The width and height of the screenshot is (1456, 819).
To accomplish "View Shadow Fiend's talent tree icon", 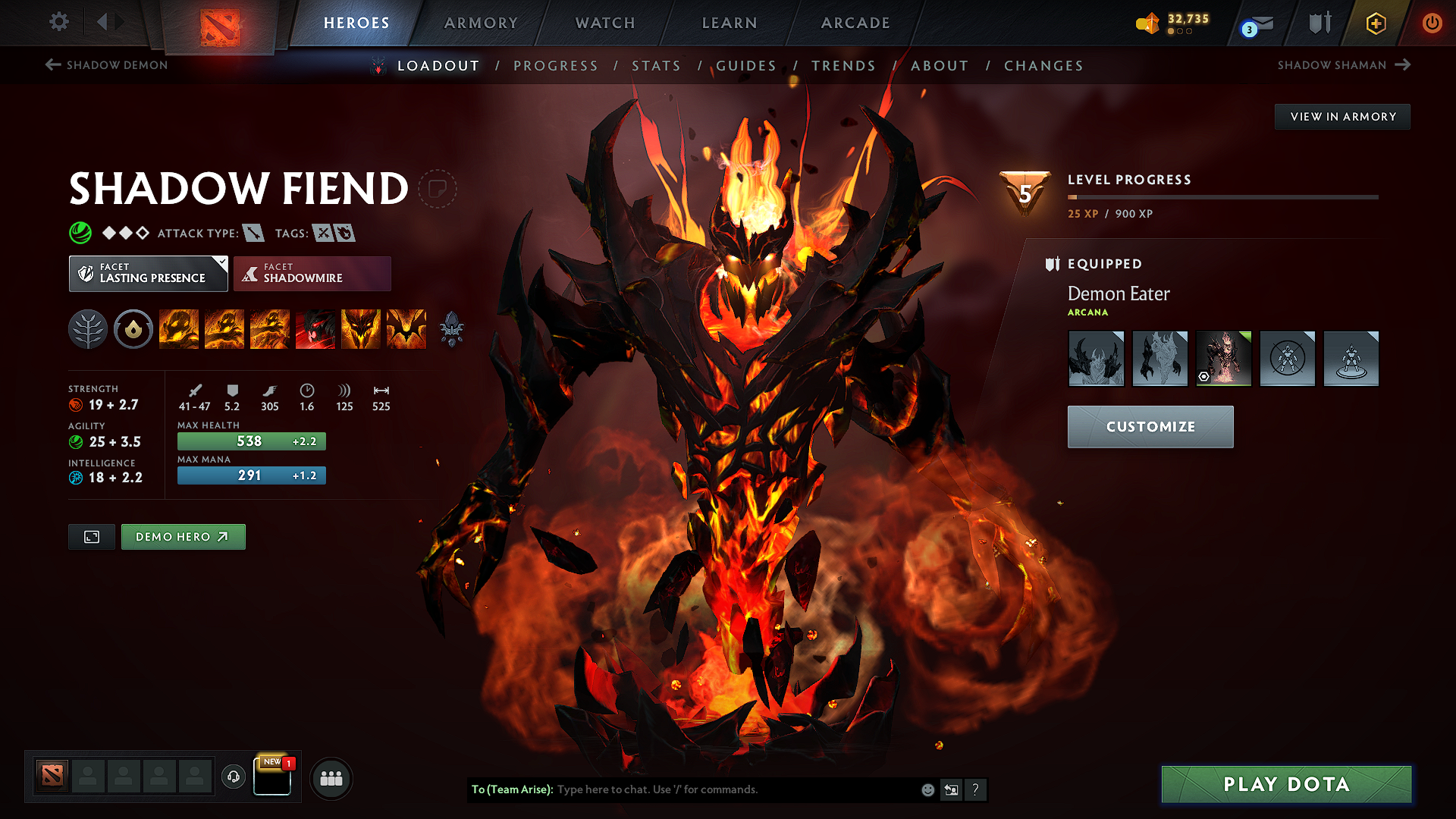I will click(x=88, y=329).
